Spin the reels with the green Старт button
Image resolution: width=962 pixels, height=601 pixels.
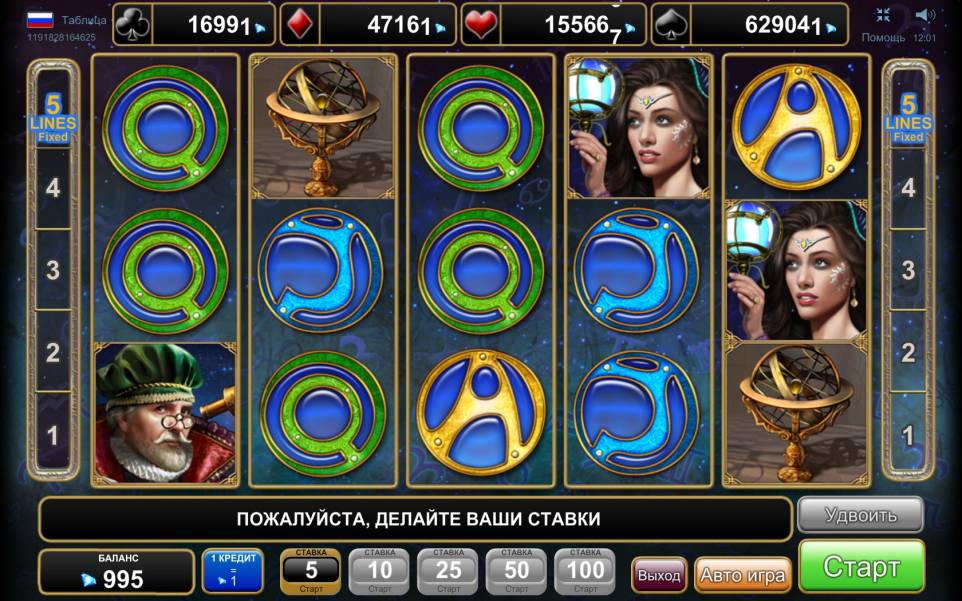(861, 567)
